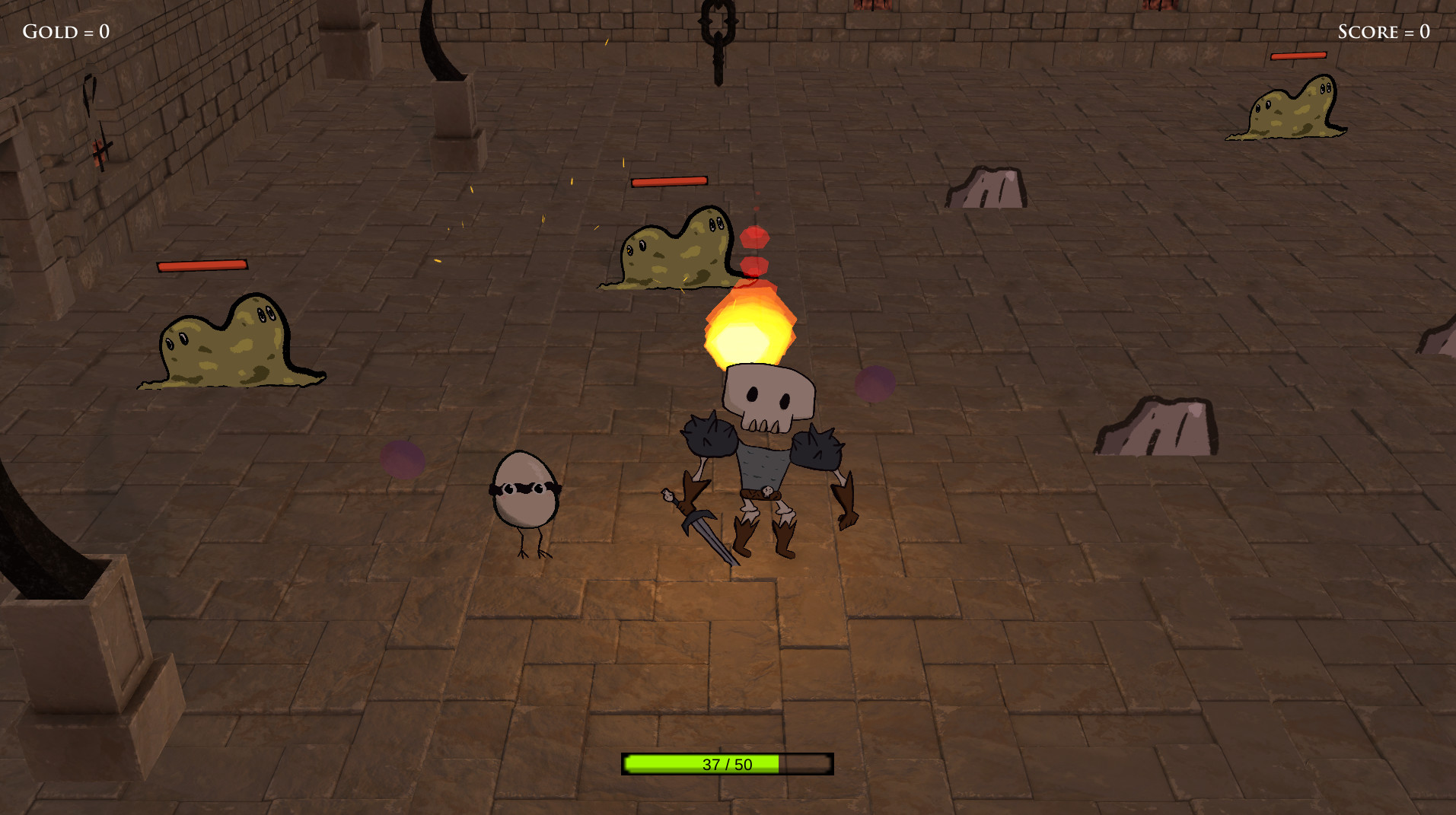Image resolution: width=1456 pixels, height=815 pixels.
Task: Click the 37/50 health bar
Action: click(727, 764)
